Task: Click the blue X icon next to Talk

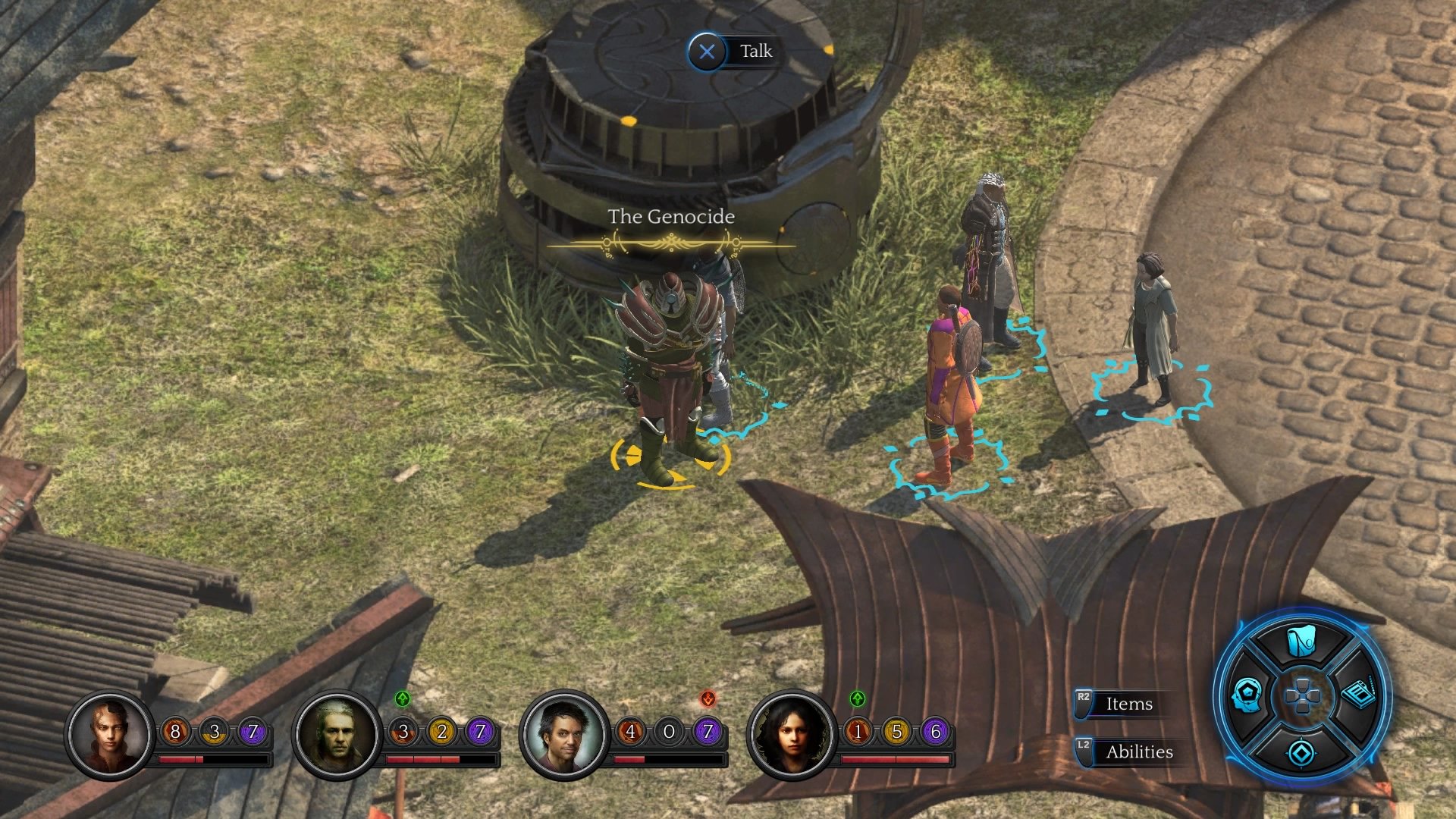Action: (x=708, y=52)
